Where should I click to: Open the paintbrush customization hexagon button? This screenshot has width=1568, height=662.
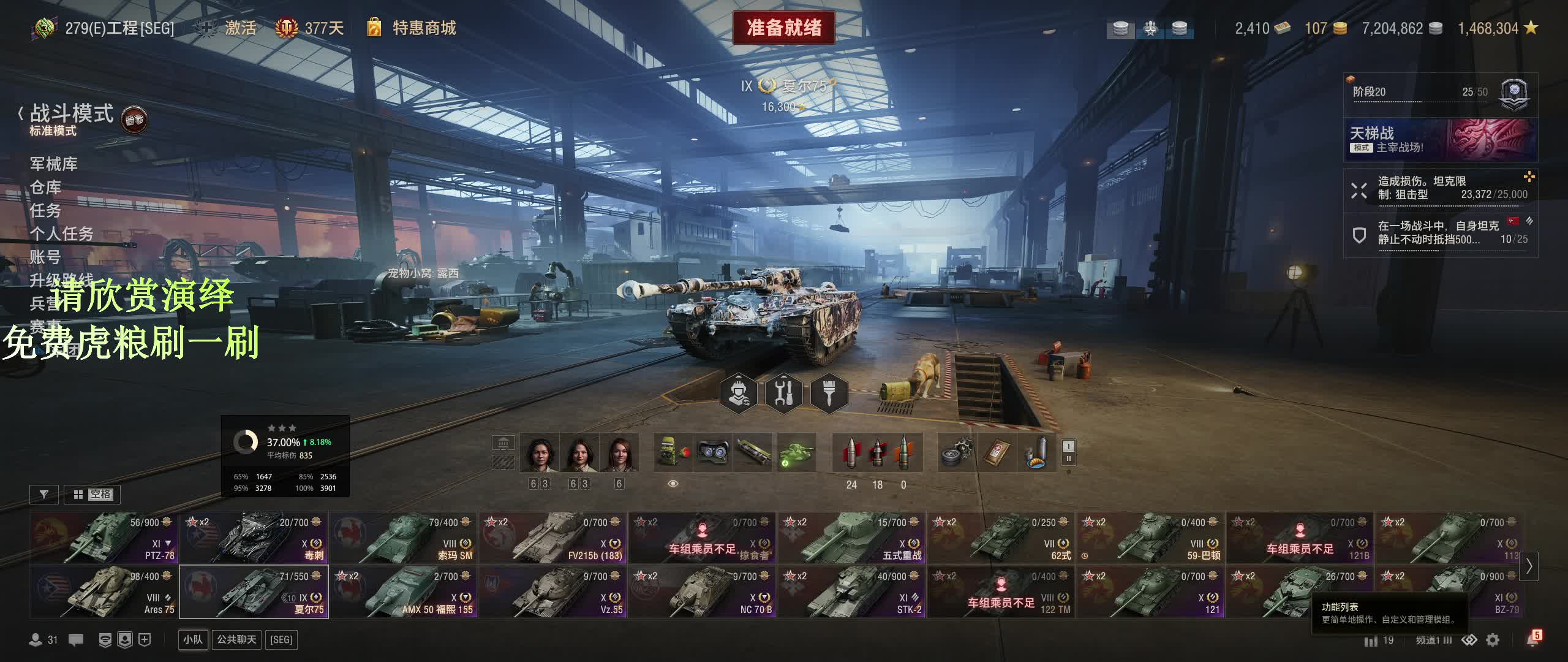pyautogui.click(x=829, y=393)
